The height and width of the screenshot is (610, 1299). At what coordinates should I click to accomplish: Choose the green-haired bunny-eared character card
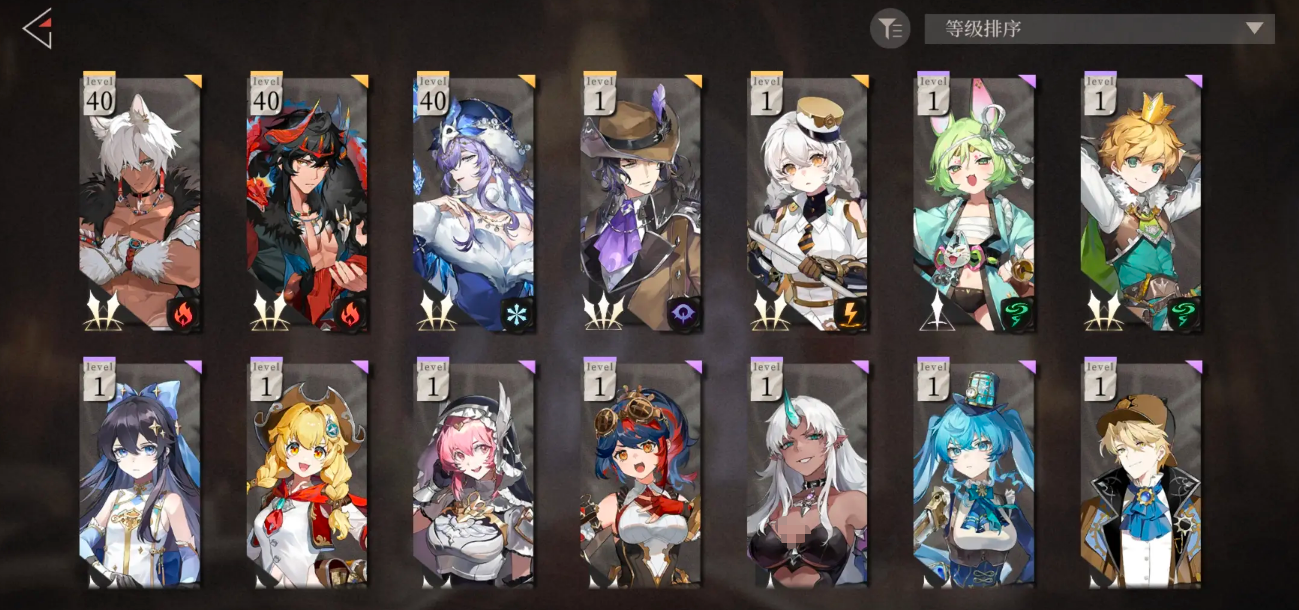pos(975,203)
